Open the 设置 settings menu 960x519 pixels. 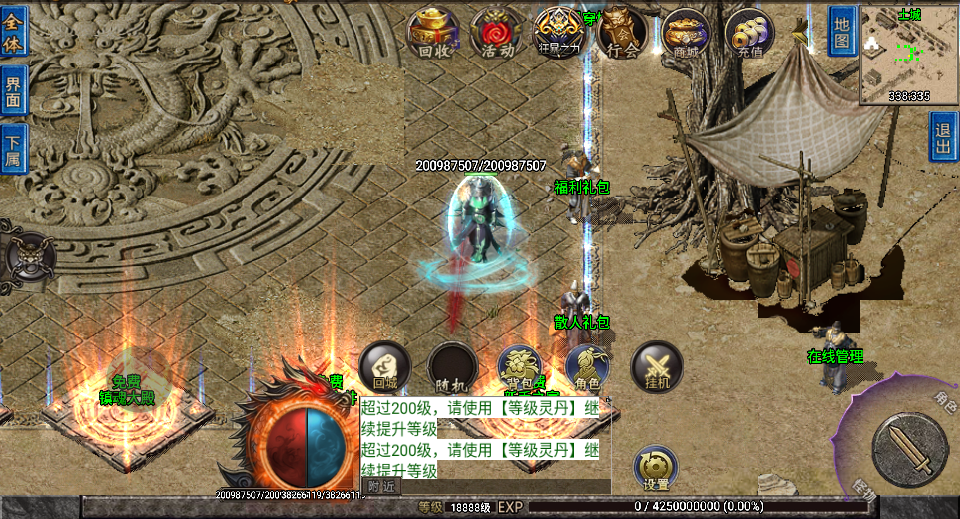coord(656,468)
